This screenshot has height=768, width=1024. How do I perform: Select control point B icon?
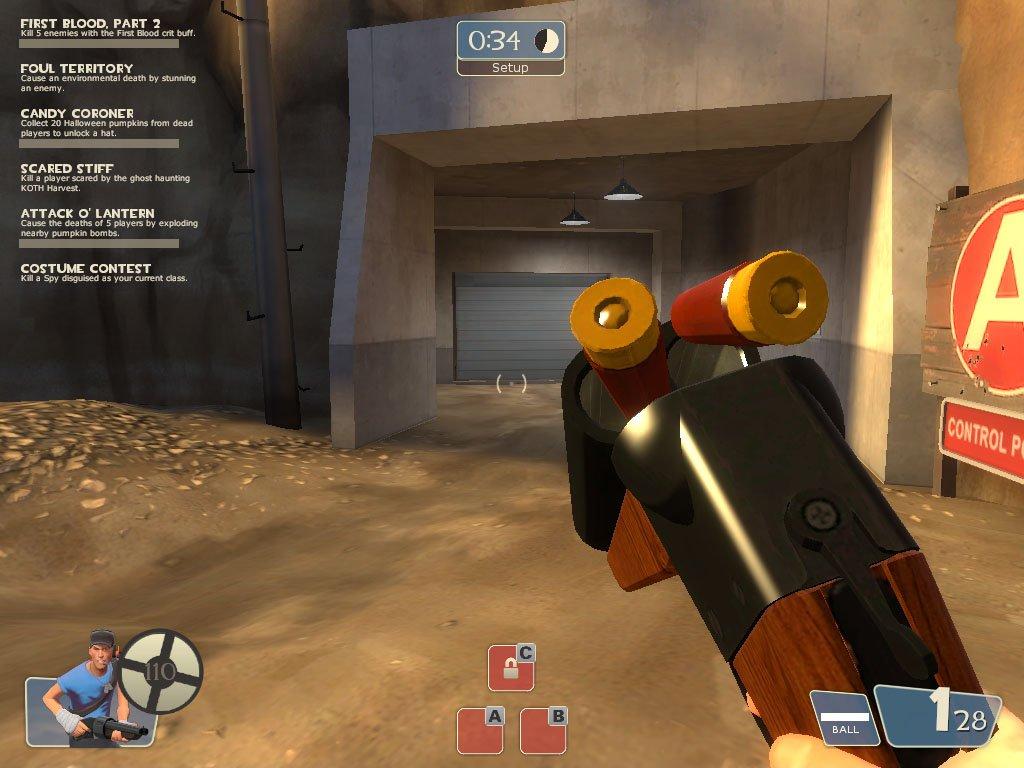pyautogui.click(x=544, y=730)
